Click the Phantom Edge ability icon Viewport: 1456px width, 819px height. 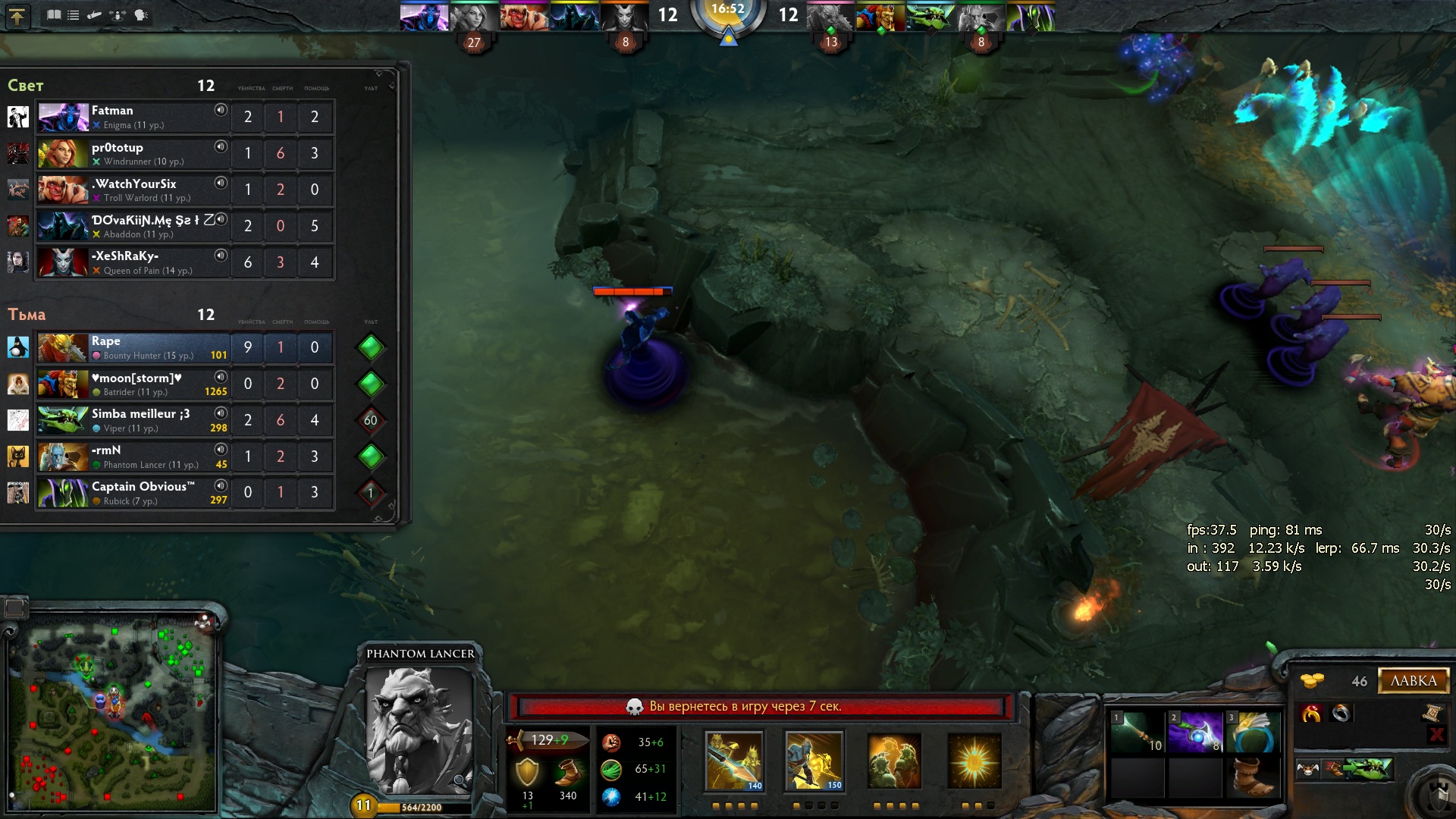[974, 761]
